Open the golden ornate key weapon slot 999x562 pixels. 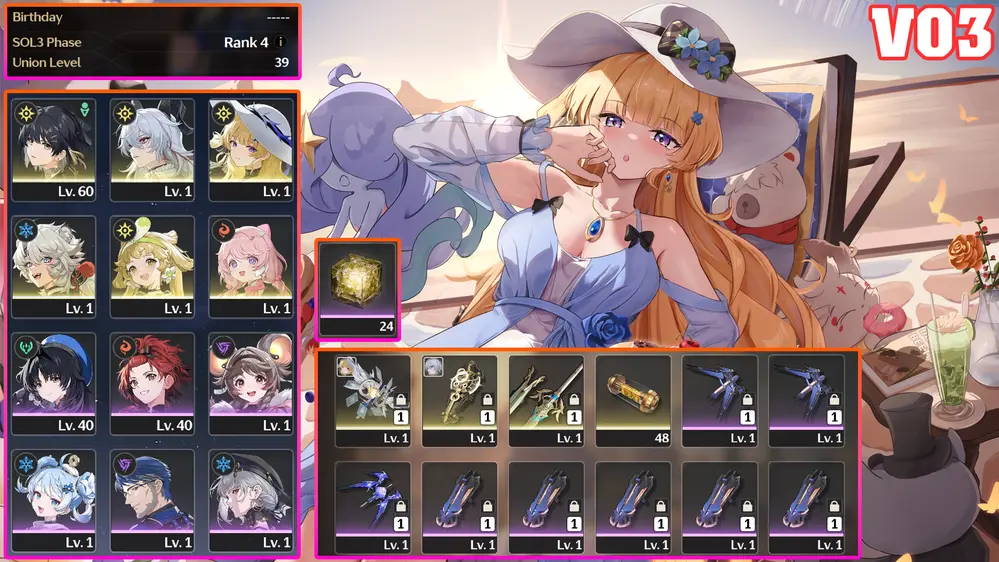coord(459,399)
